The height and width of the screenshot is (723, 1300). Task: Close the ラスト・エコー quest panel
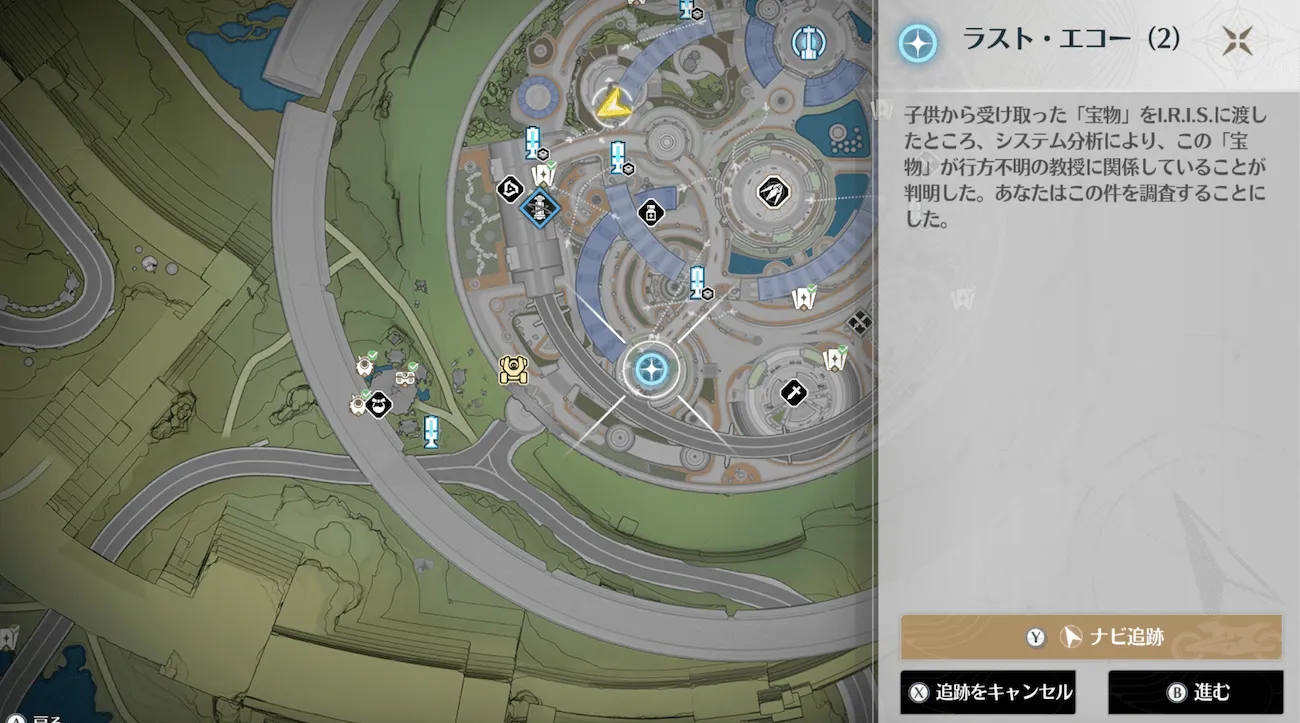[1237, 41]
